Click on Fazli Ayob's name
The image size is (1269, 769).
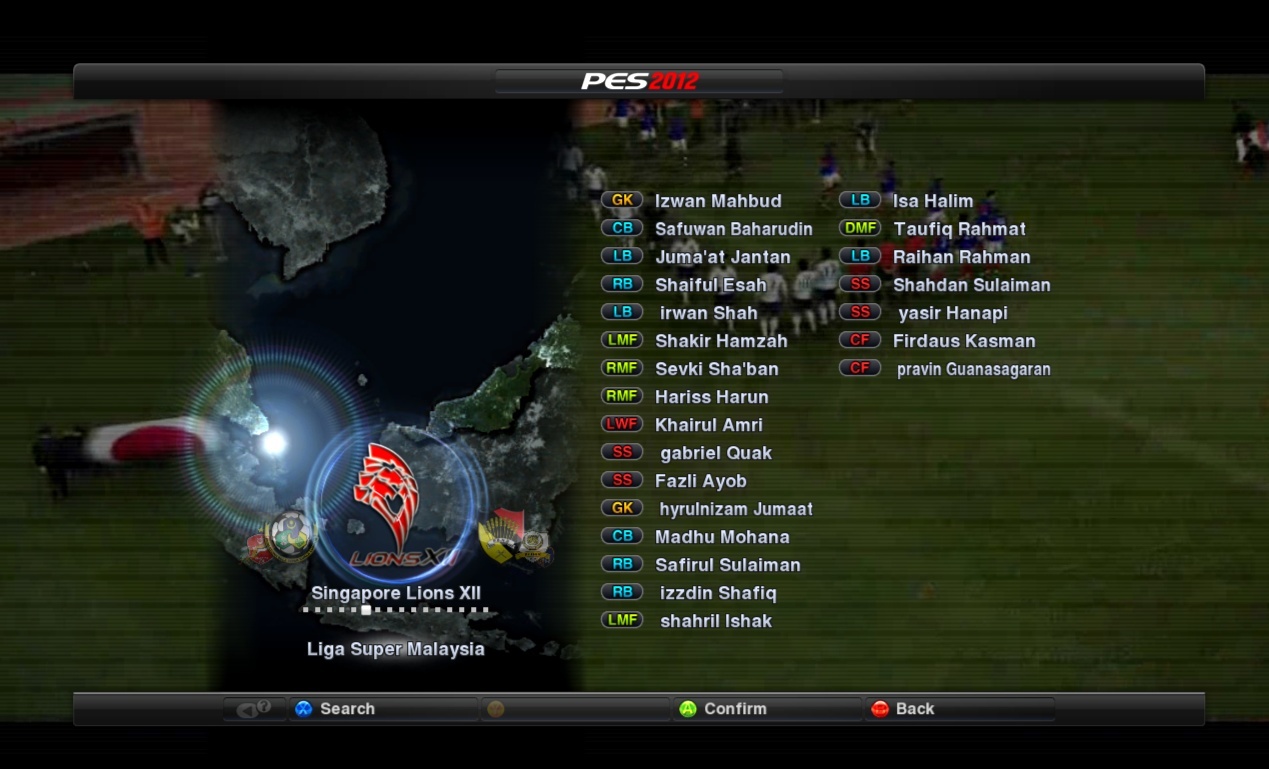pos(700,481)
